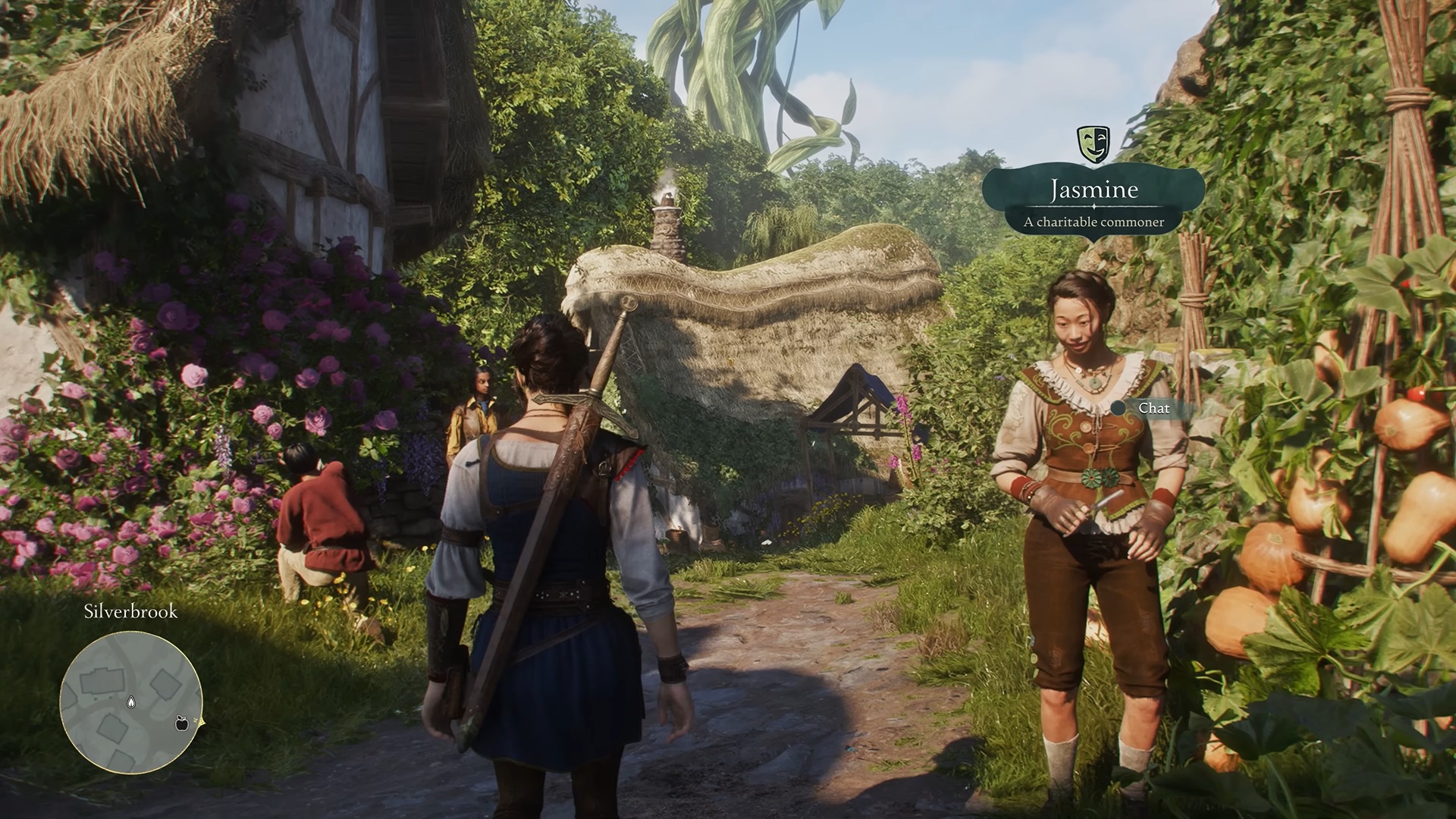Image resolution: width=1456 pixels, height=819 pixels.
Task: Click the Silverbrook location header
Action: pyautogui.click(x=130, y=610)
